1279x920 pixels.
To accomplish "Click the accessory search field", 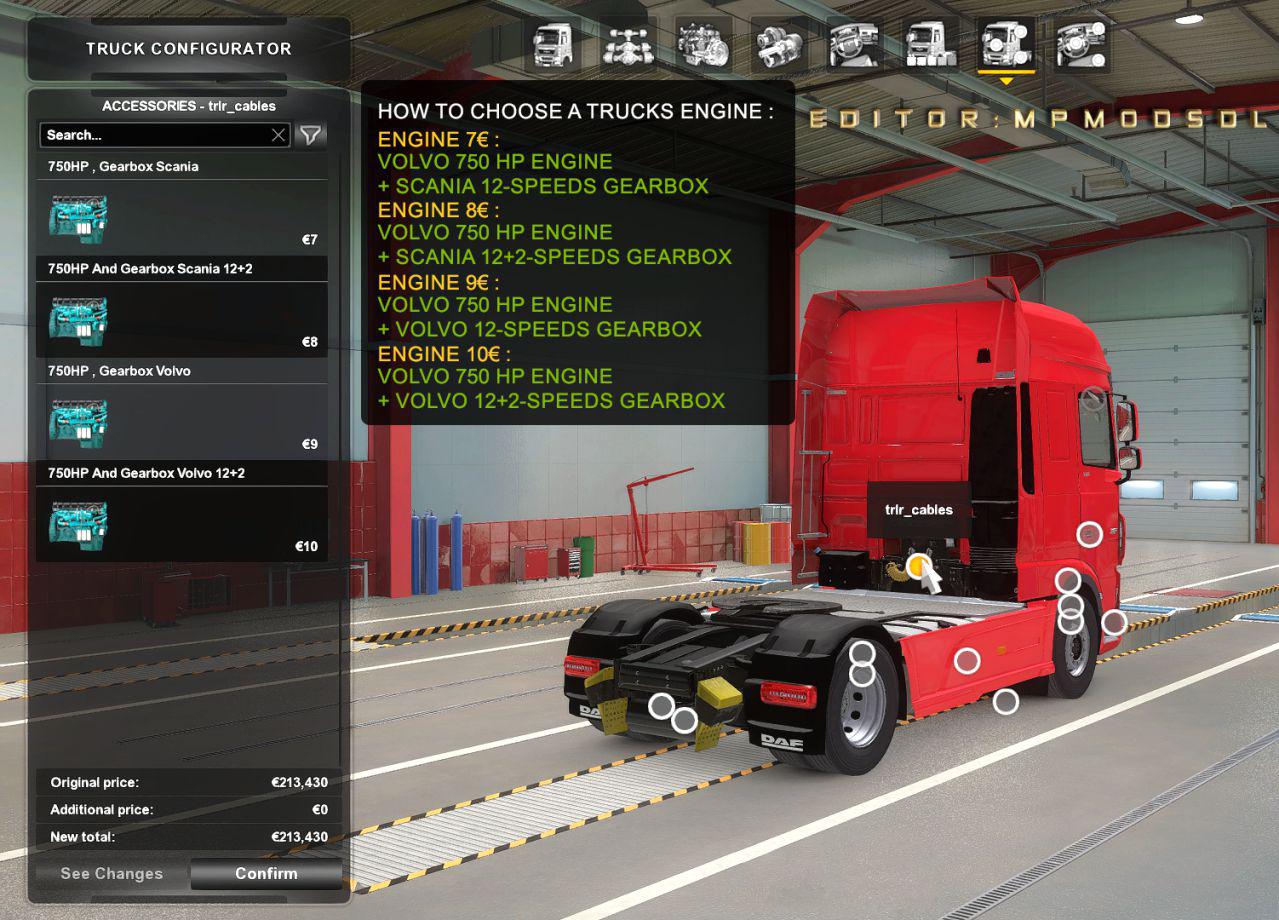I will pos(155,135).
